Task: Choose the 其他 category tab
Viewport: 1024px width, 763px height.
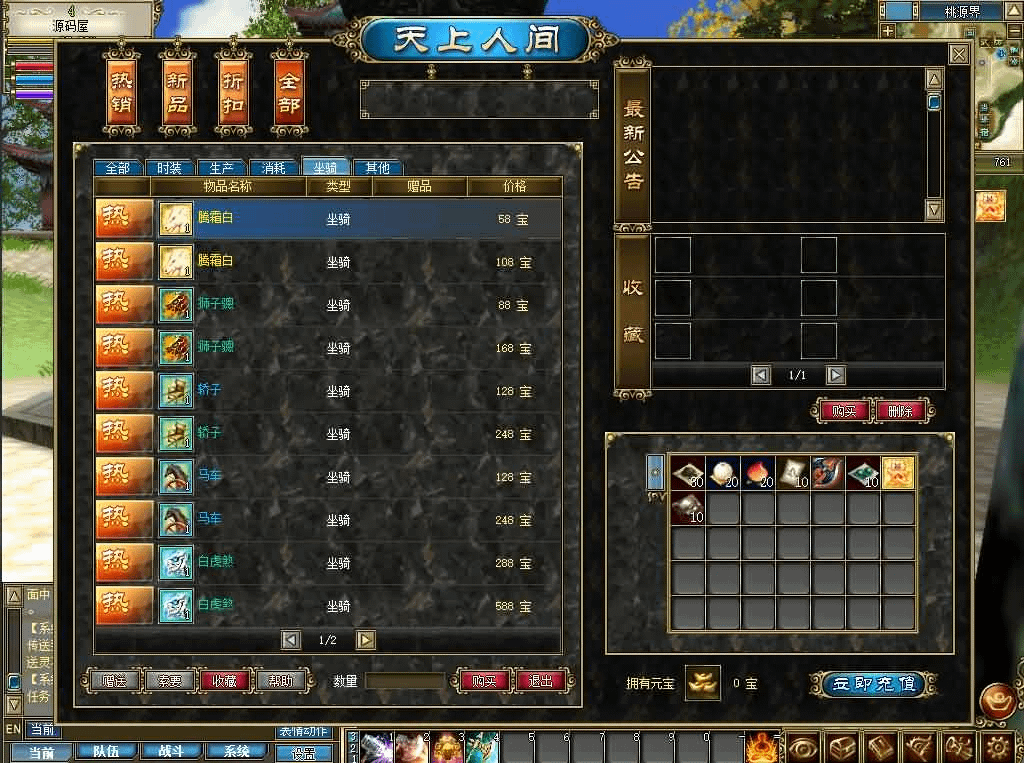Action: pyautogui.click(x=377, y=168)
